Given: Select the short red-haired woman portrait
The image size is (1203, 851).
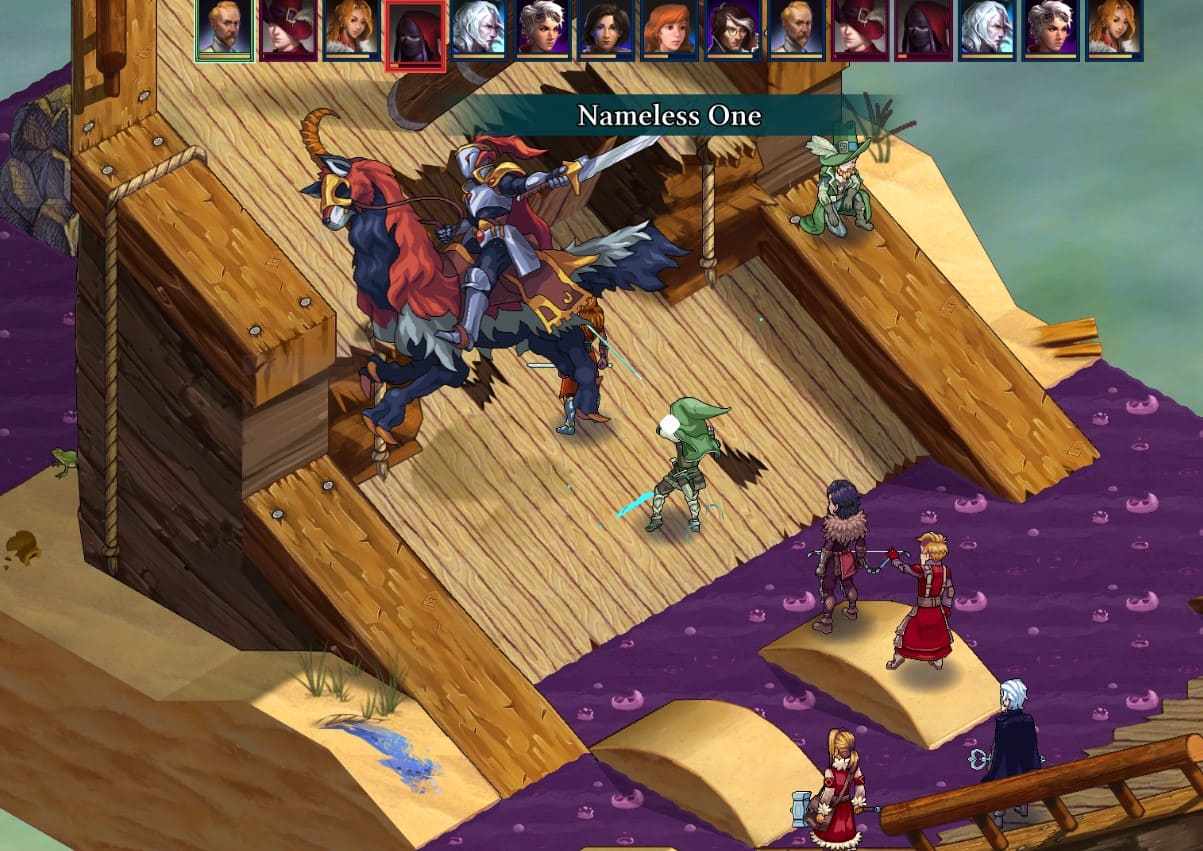Looking at the screenshot, I should (669, 28).
